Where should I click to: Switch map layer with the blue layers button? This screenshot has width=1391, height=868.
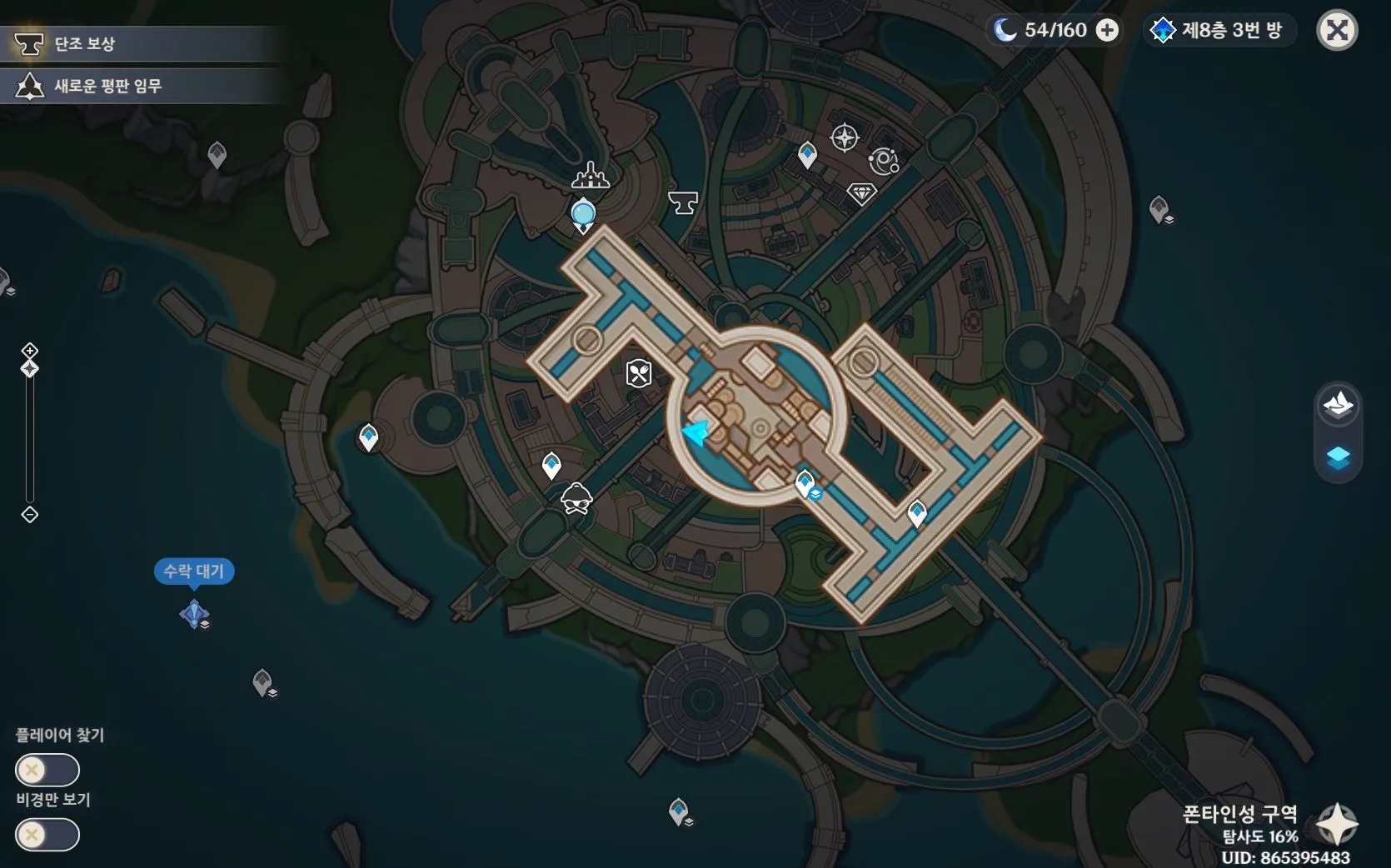pyautogui.click(x=1338, y=457)
